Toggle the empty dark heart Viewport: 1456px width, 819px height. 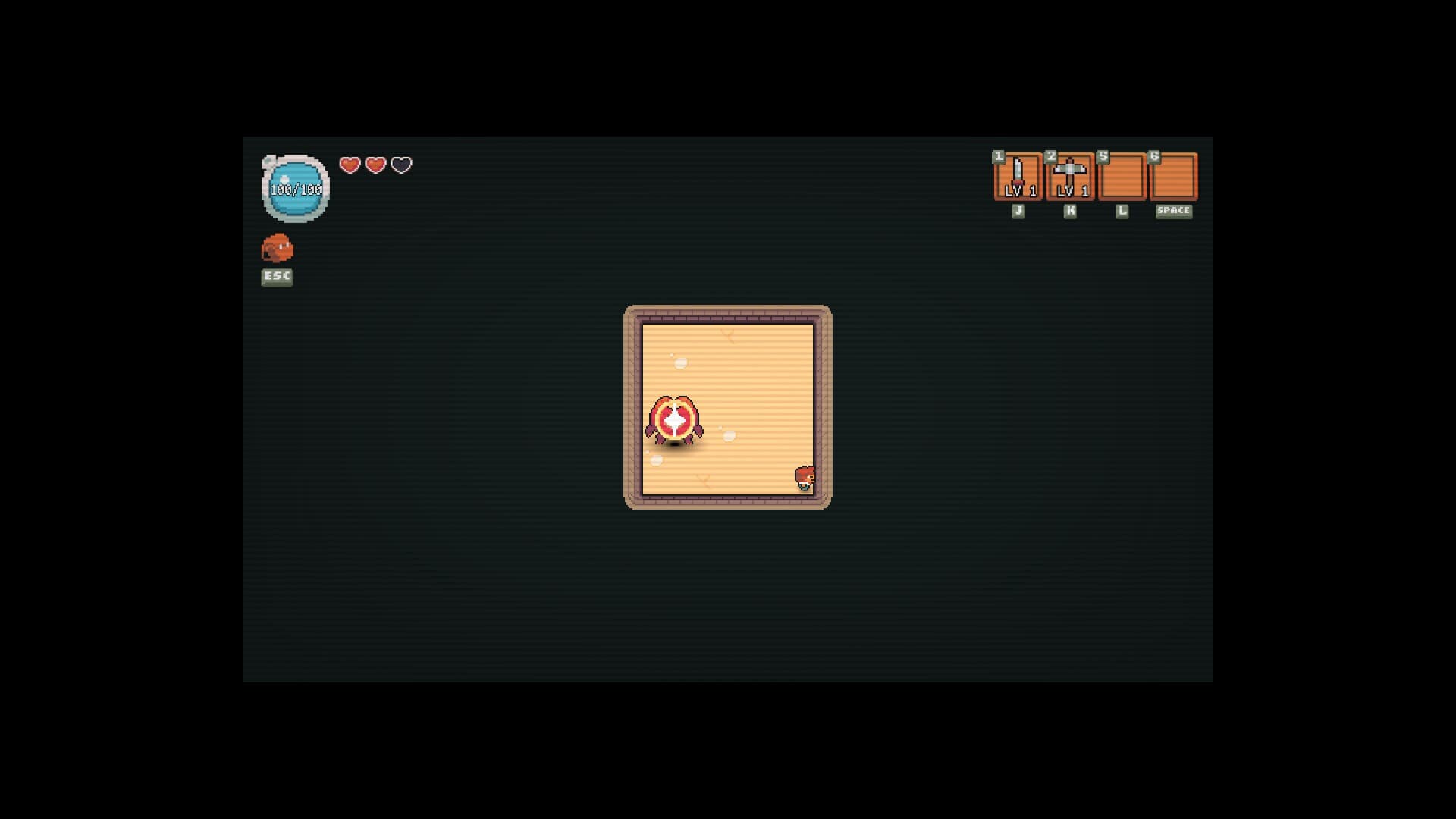400,165
